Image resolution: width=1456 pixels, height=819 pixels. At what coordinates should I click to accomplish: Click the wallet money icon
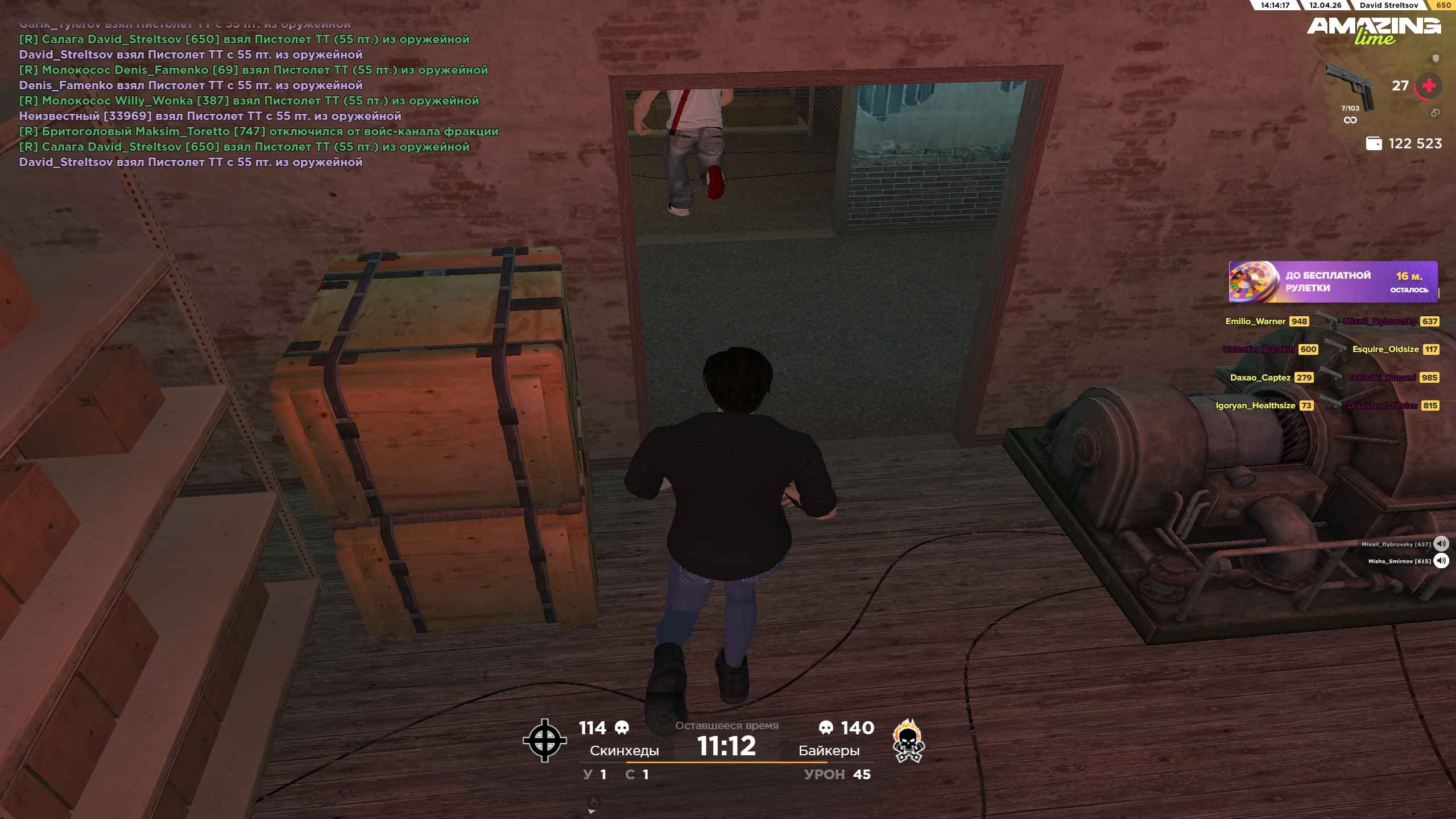coord(1374,144)
